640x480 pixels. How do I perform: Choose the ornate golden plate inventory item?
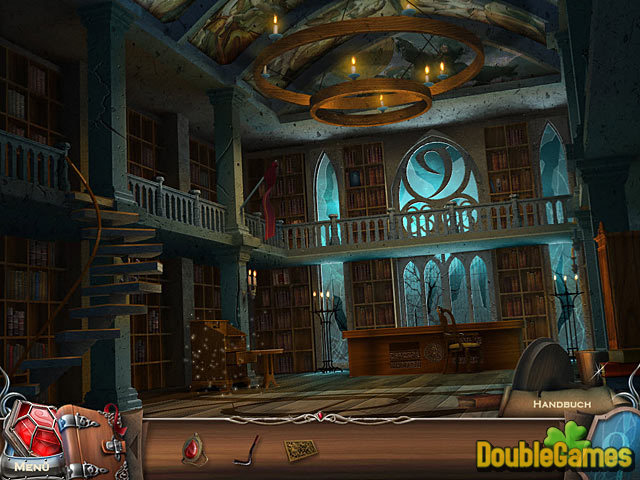[x=299, y=449]
